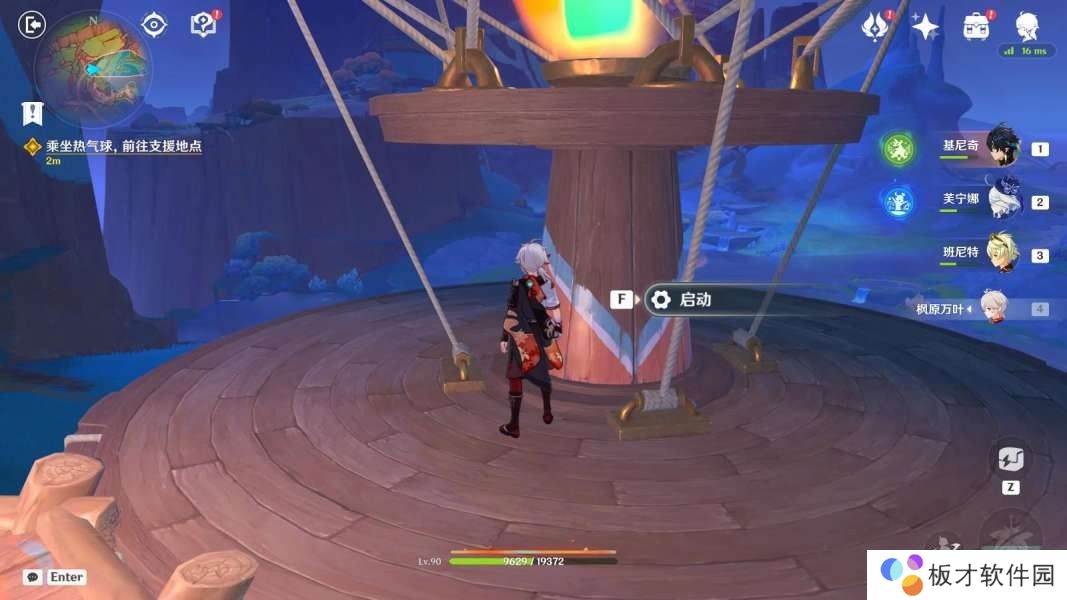
Task: Click the exit door icon
Action: click(33, 25)
